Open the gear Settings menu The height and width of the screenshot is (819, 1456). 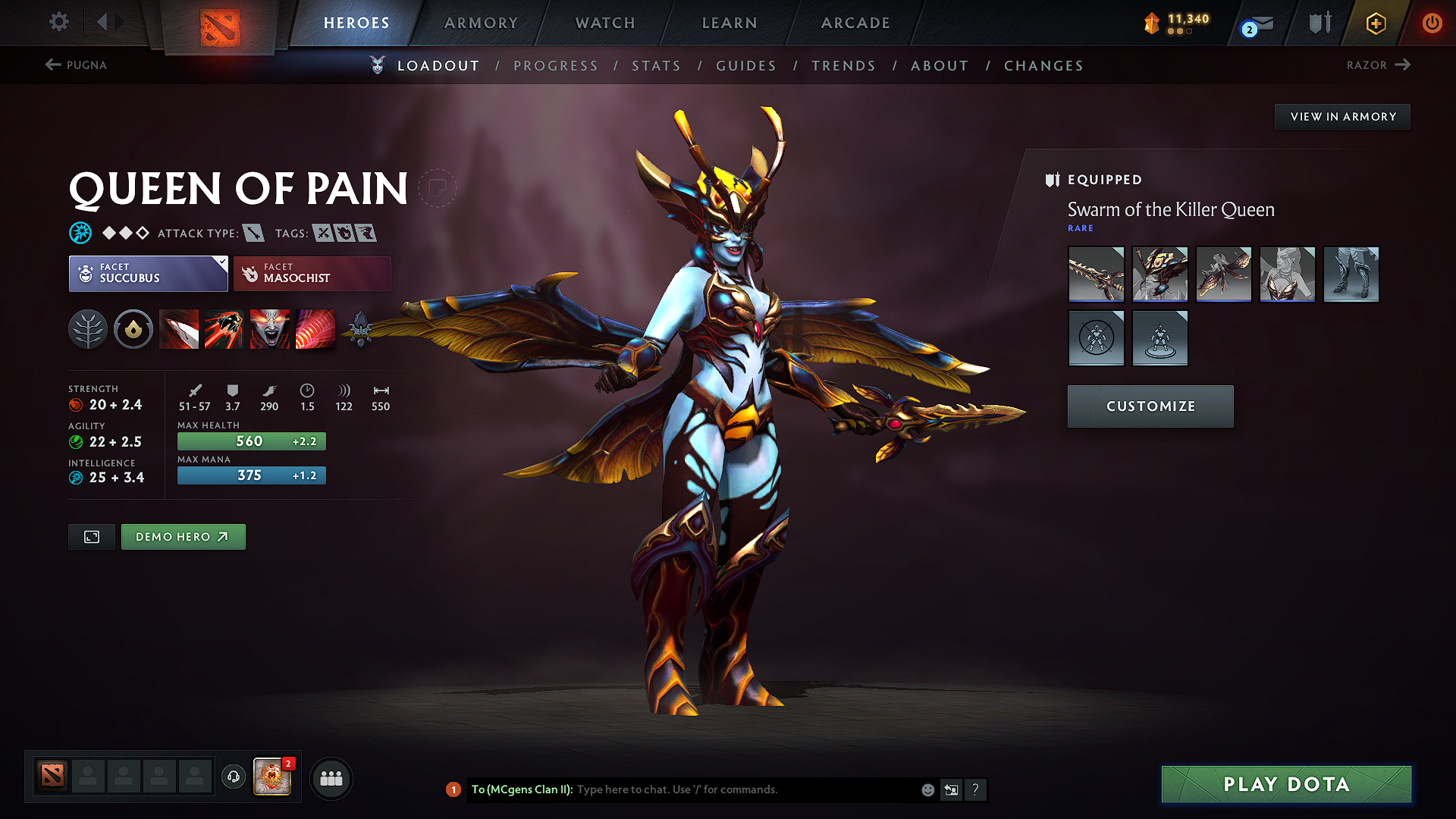(x=58, y=22)
